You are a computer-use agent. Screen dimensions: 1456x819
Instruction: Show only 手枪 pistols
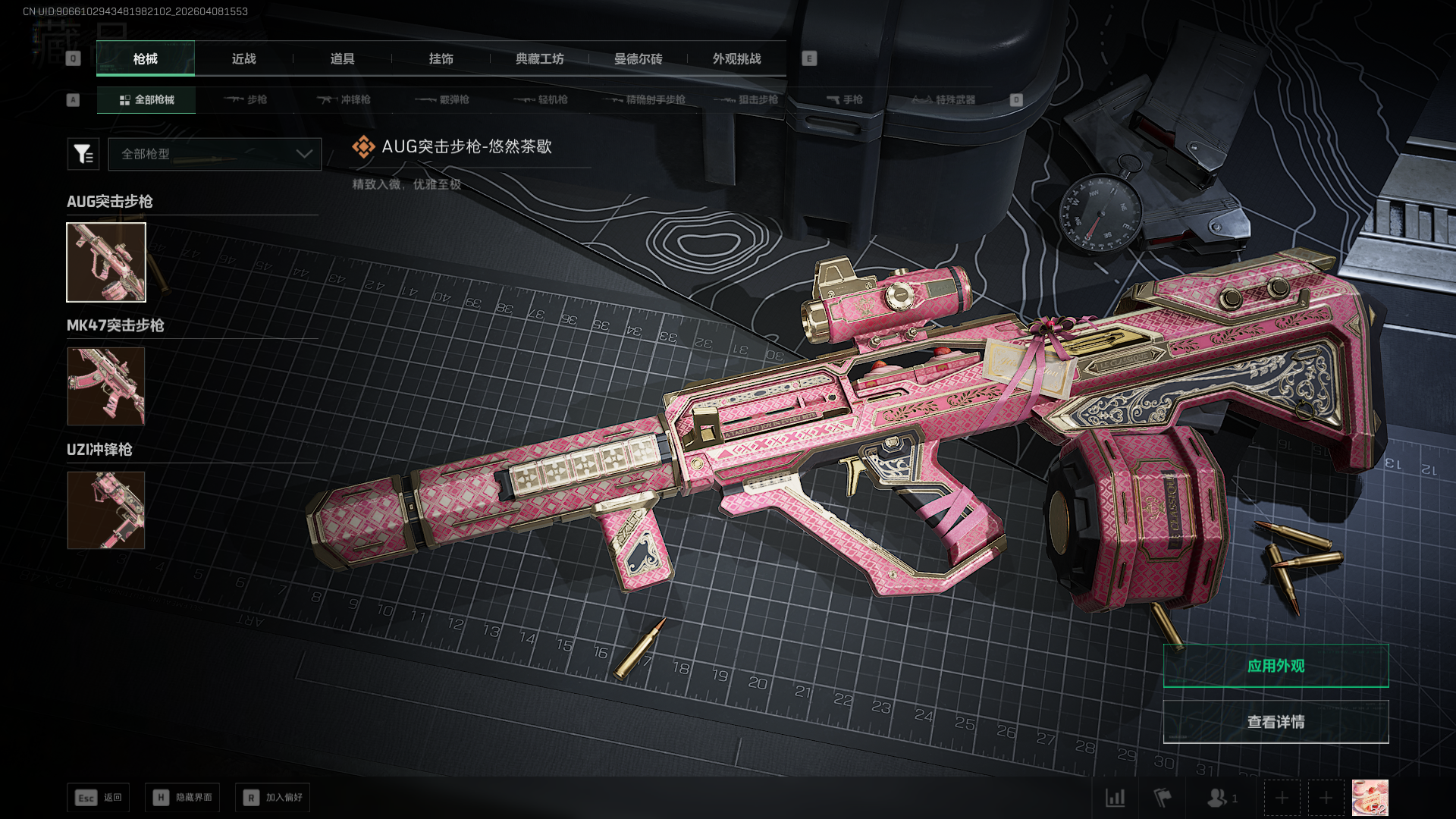coord(844,99)
